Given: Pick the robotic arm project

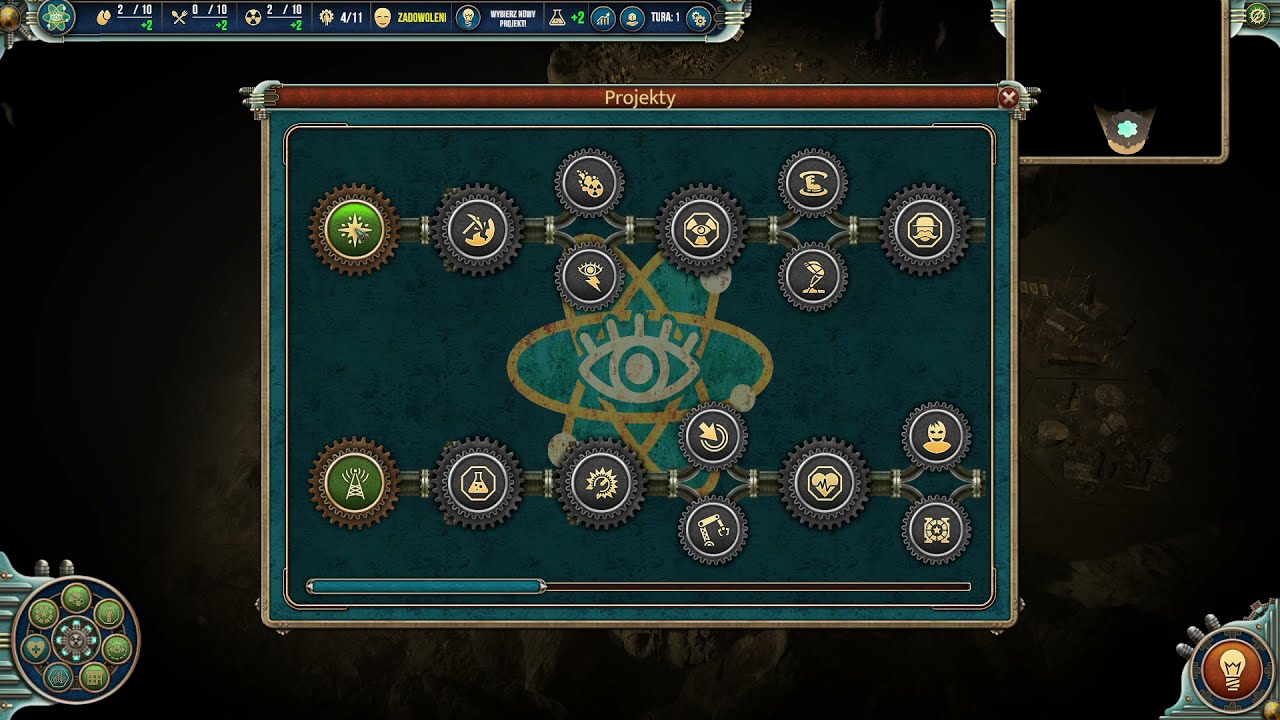Looking at the screenshot, I should [713, 530].
